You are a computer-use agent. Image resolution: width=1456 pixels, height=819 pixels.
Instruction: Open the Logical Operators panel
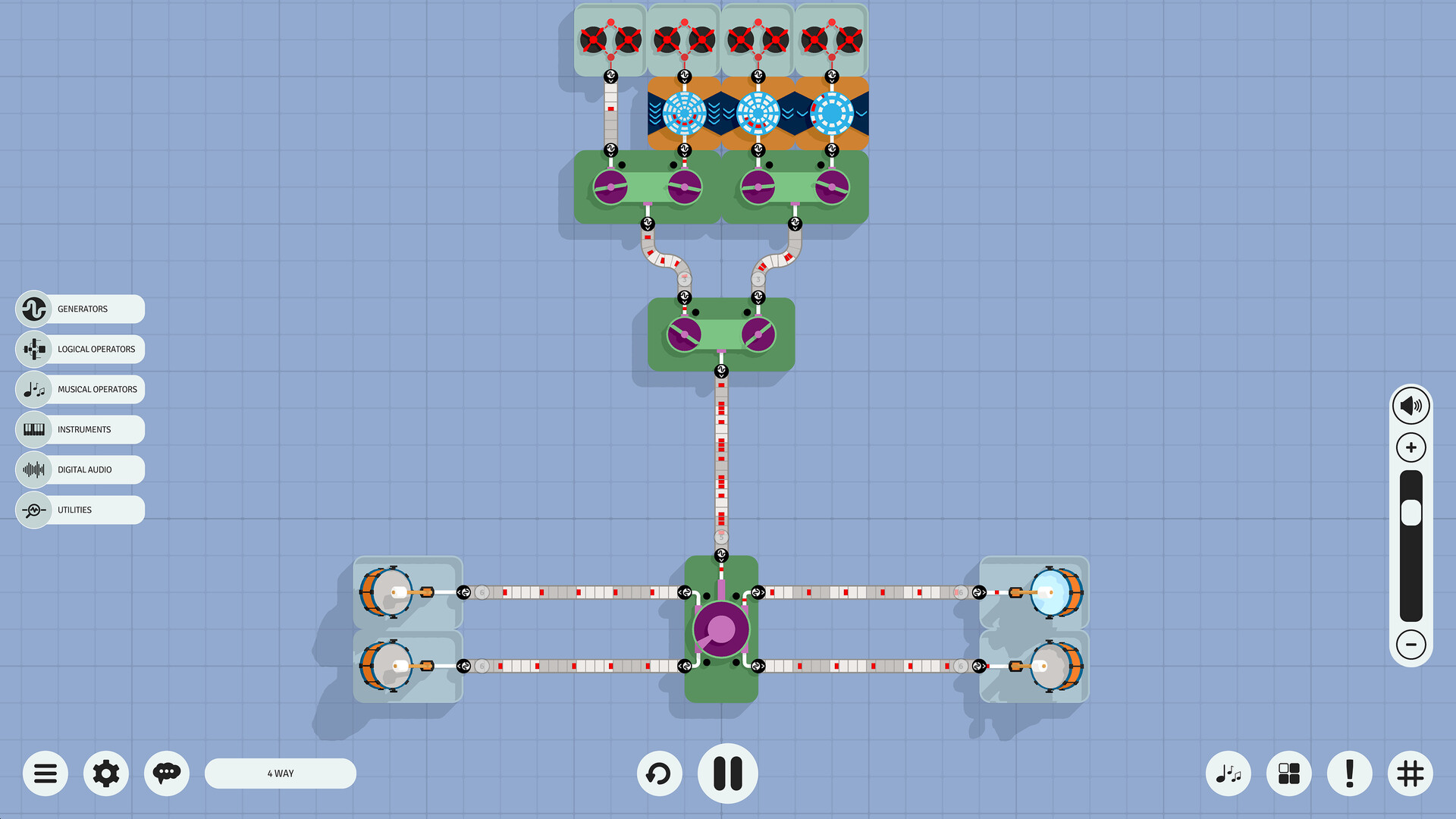click(x=79, y=349)
